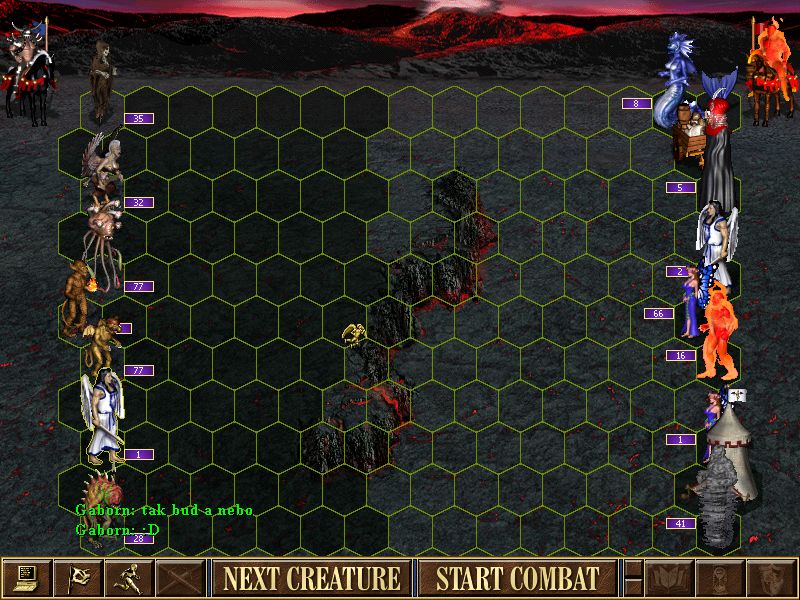Open the spell book icon
This screenshot has height=600, width=800.
coord(667,578)
